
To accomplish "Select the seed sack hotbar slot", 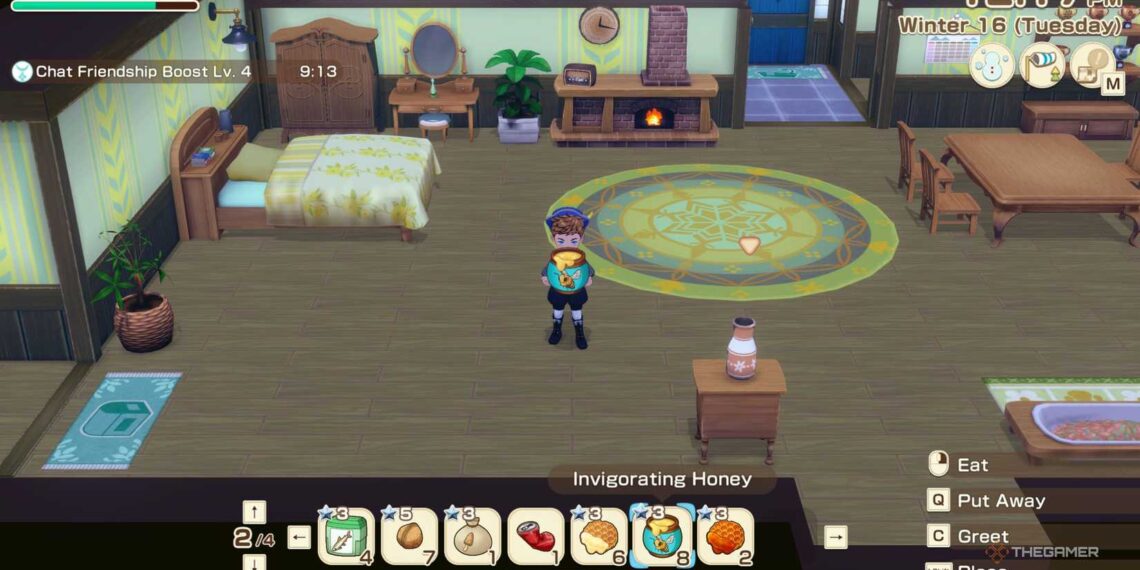I will click(472, 537).
